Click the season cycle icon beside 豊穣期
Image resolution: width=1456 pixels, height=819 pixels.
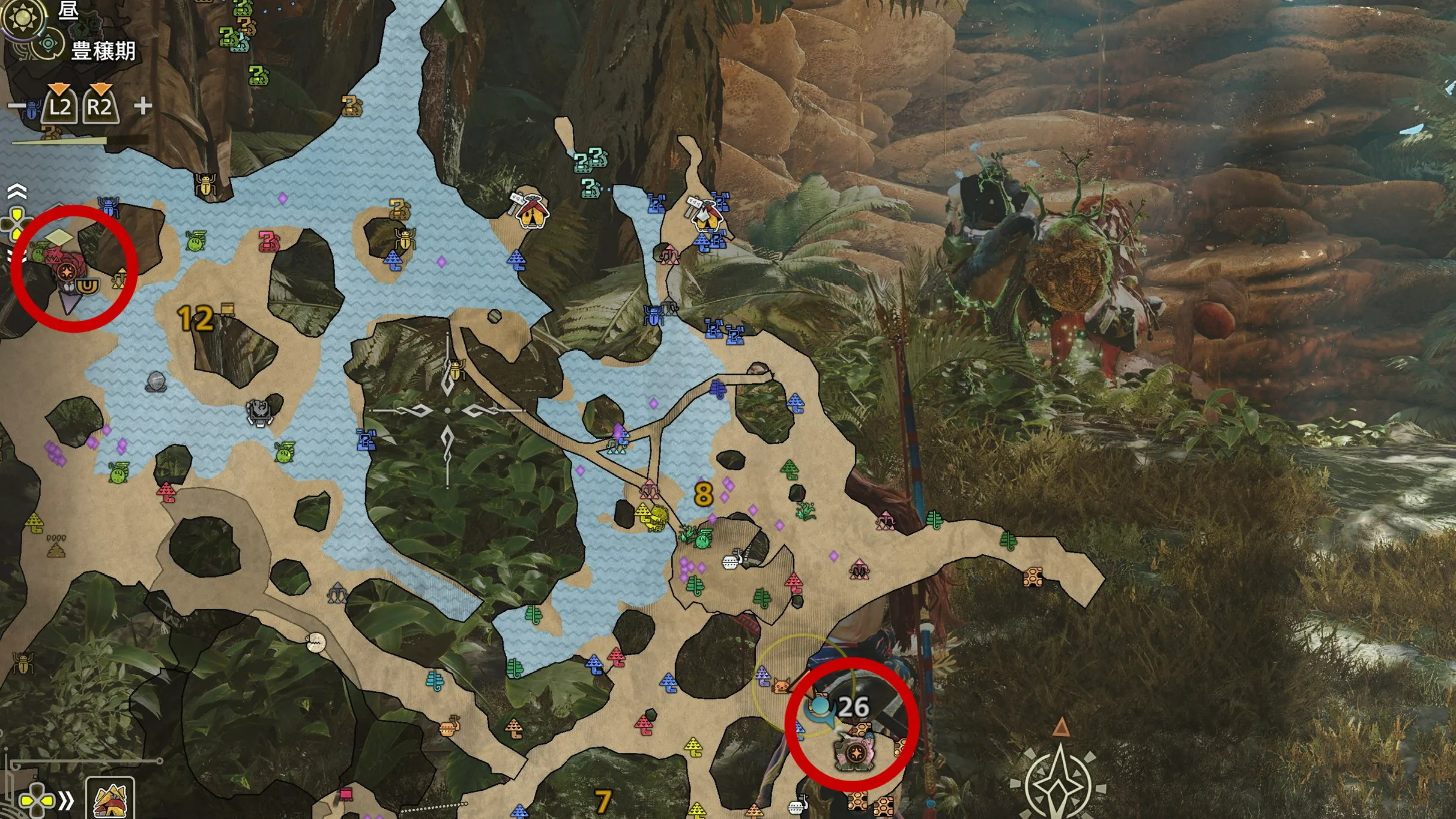[x=48, y=44]
